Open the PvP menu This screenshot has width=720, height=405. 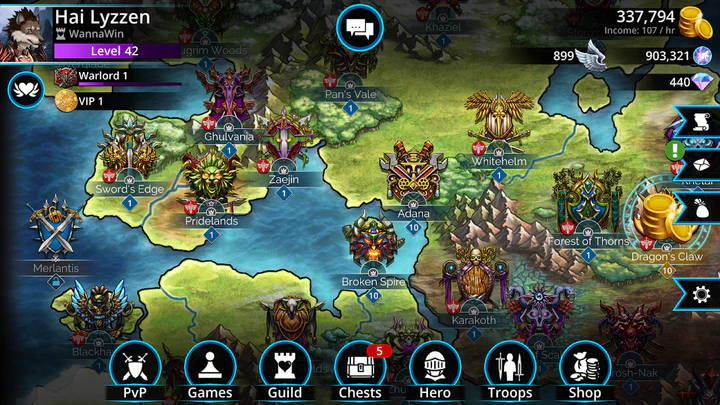point(135,368)
